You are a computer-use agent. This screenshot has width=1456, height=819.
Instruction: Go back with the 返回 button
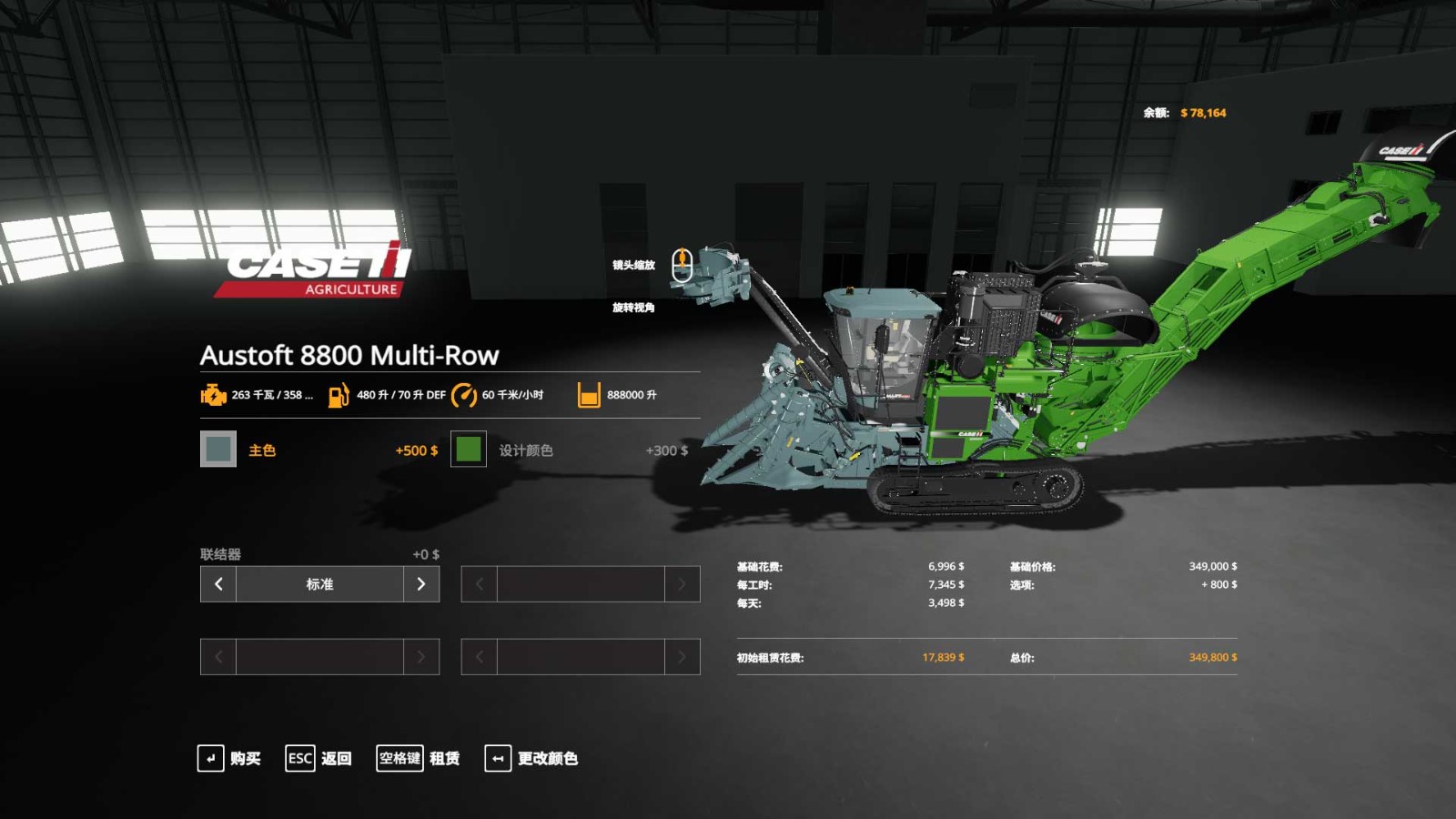(x=318, y=758)
